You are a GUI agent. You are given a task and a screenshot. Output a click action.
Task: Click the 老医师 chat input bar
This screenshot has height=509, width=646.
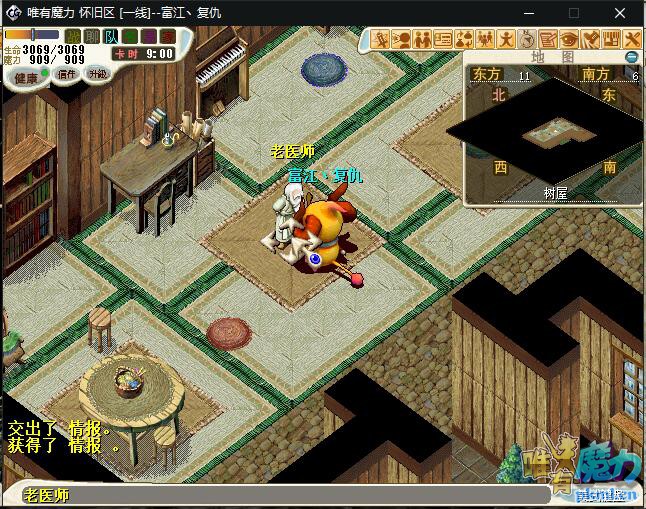tap(300, 495)
